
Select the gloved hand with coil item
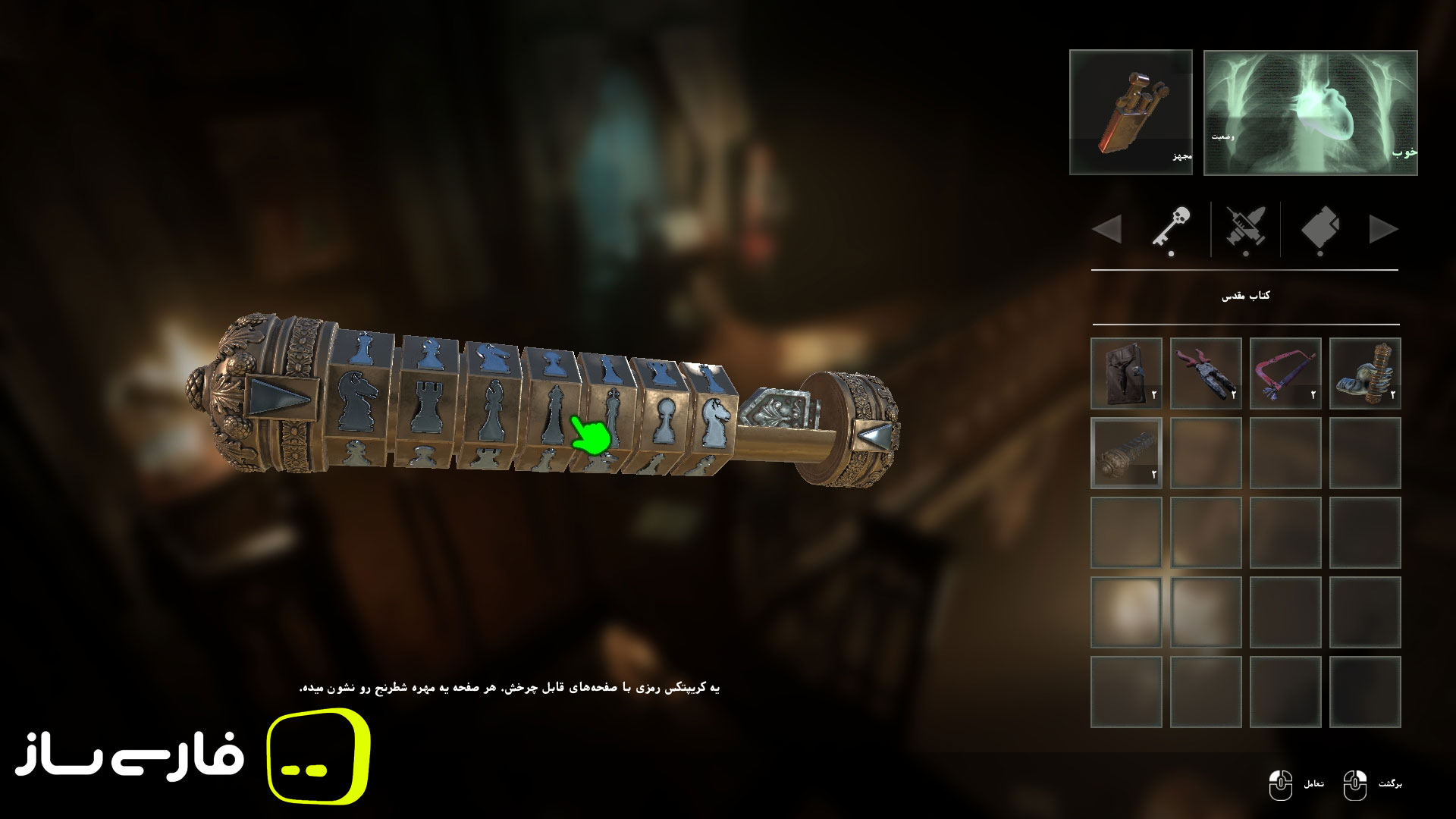pyautogui.click(x=1365, y=374)
